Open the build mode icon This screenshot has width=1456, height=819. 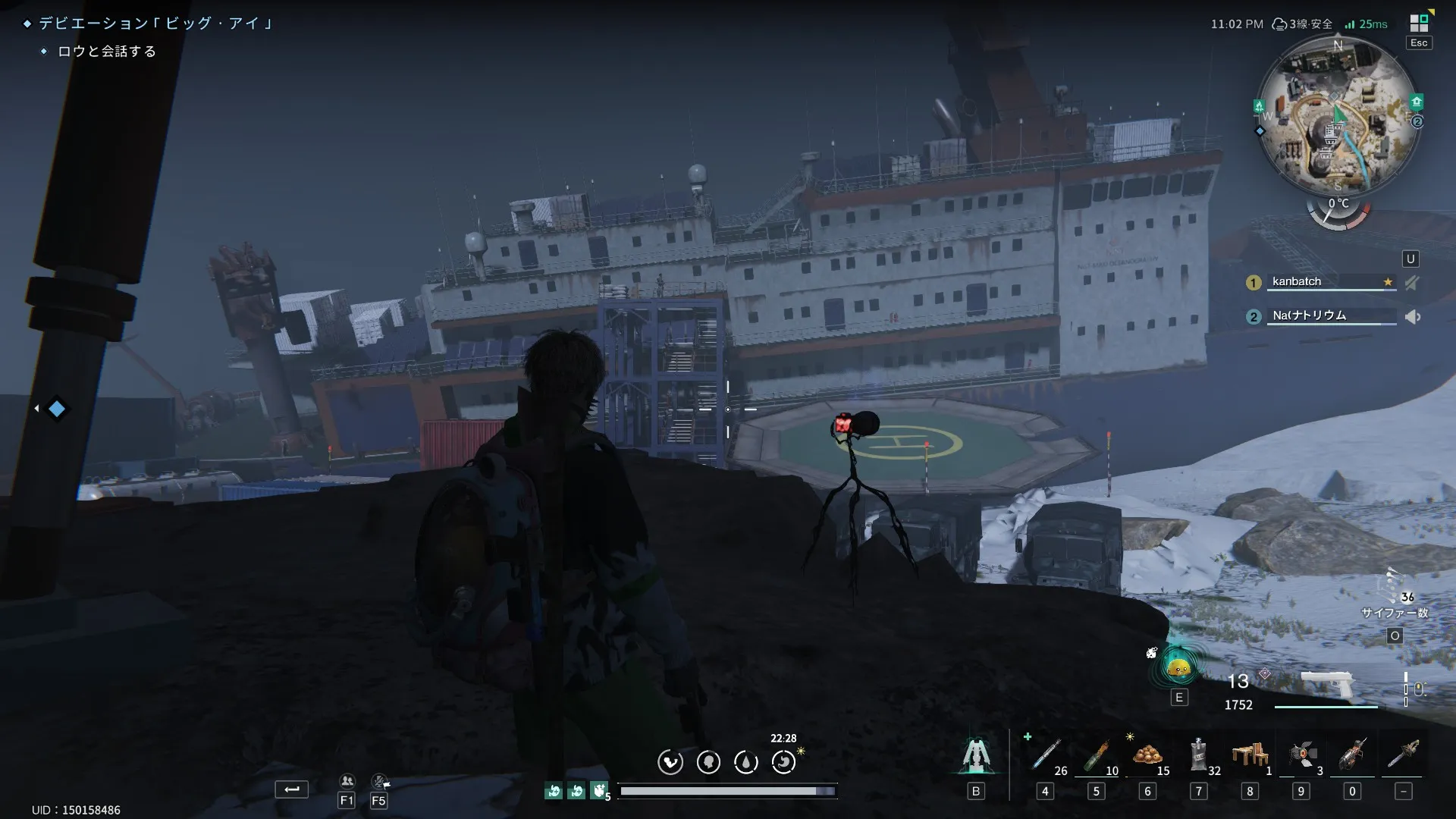[976, 755]
